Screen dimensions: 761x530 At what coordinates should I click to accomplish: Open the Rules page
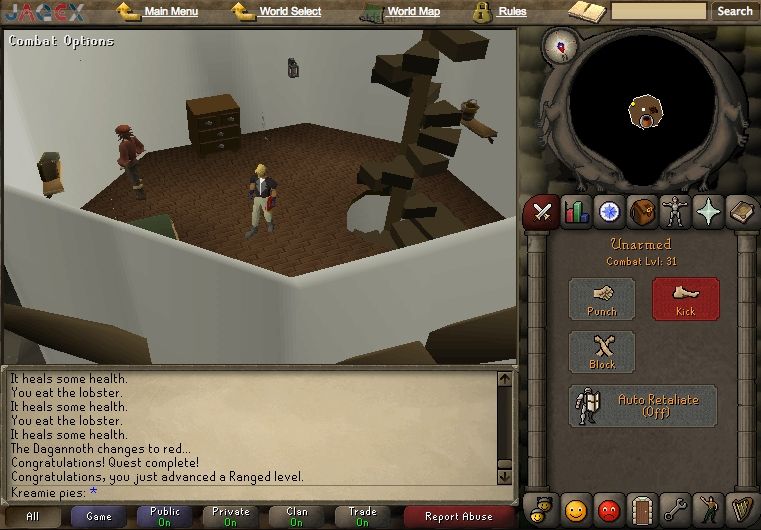pyautogui.click(x=512, y=12)
